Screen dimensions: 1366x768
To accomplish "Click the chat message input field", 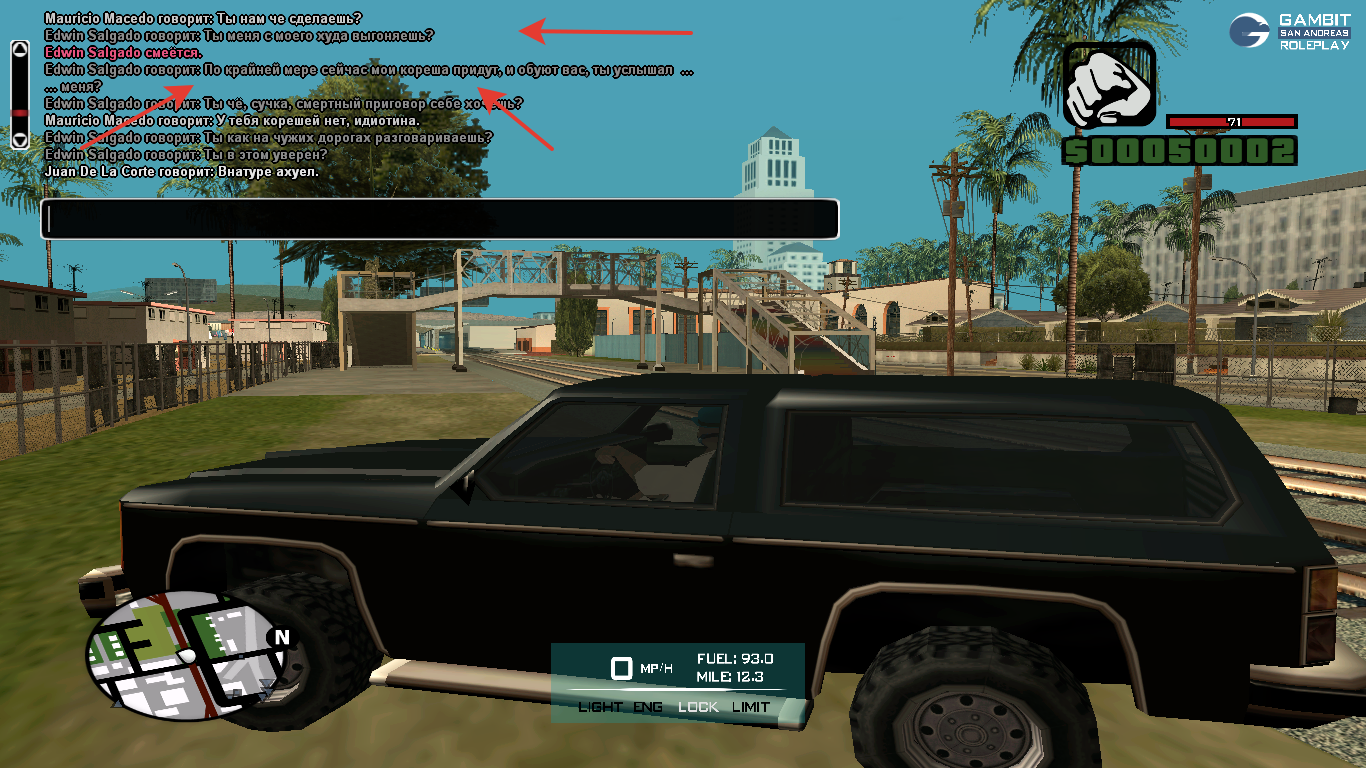I will (439, 219).
